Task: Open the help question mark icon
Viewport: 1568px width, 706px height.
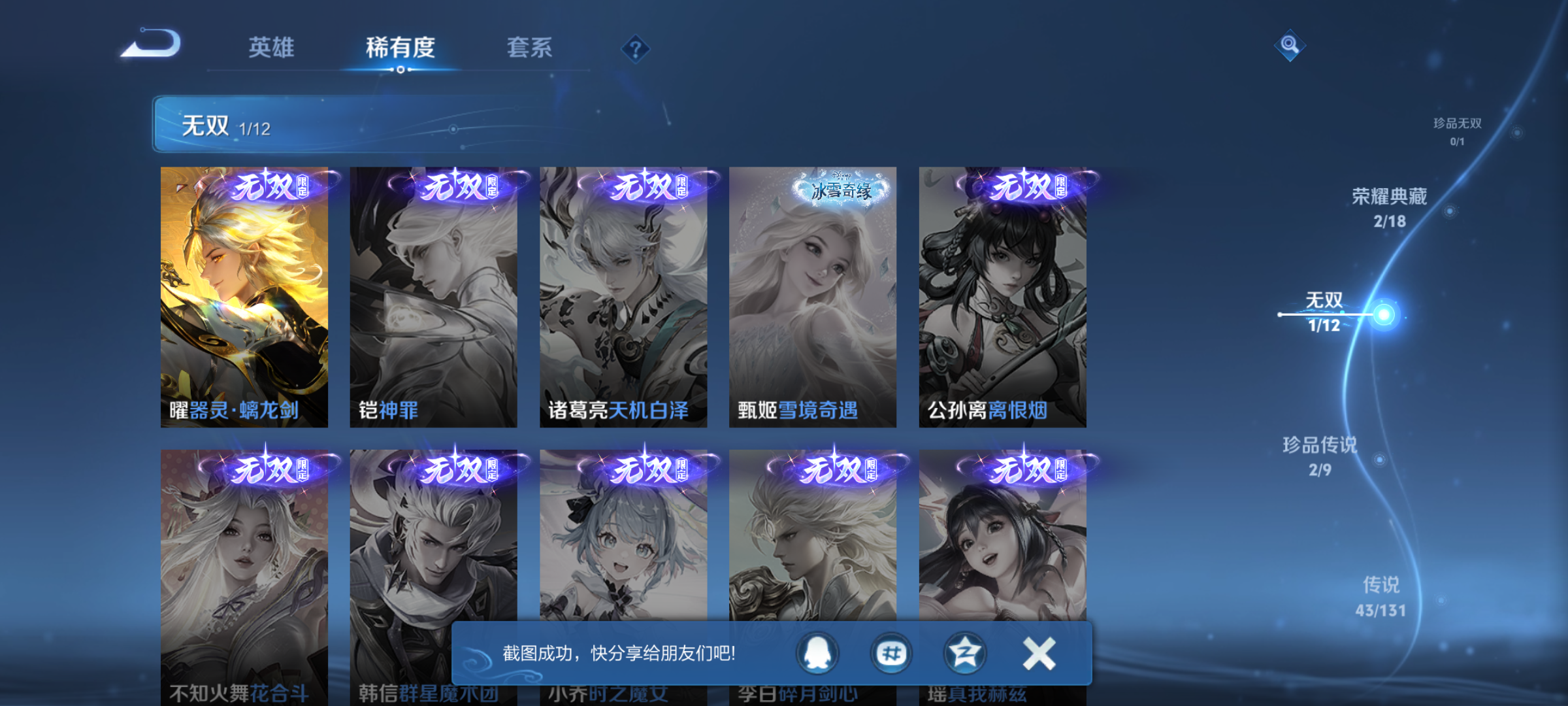Action: tap(635, 49)
